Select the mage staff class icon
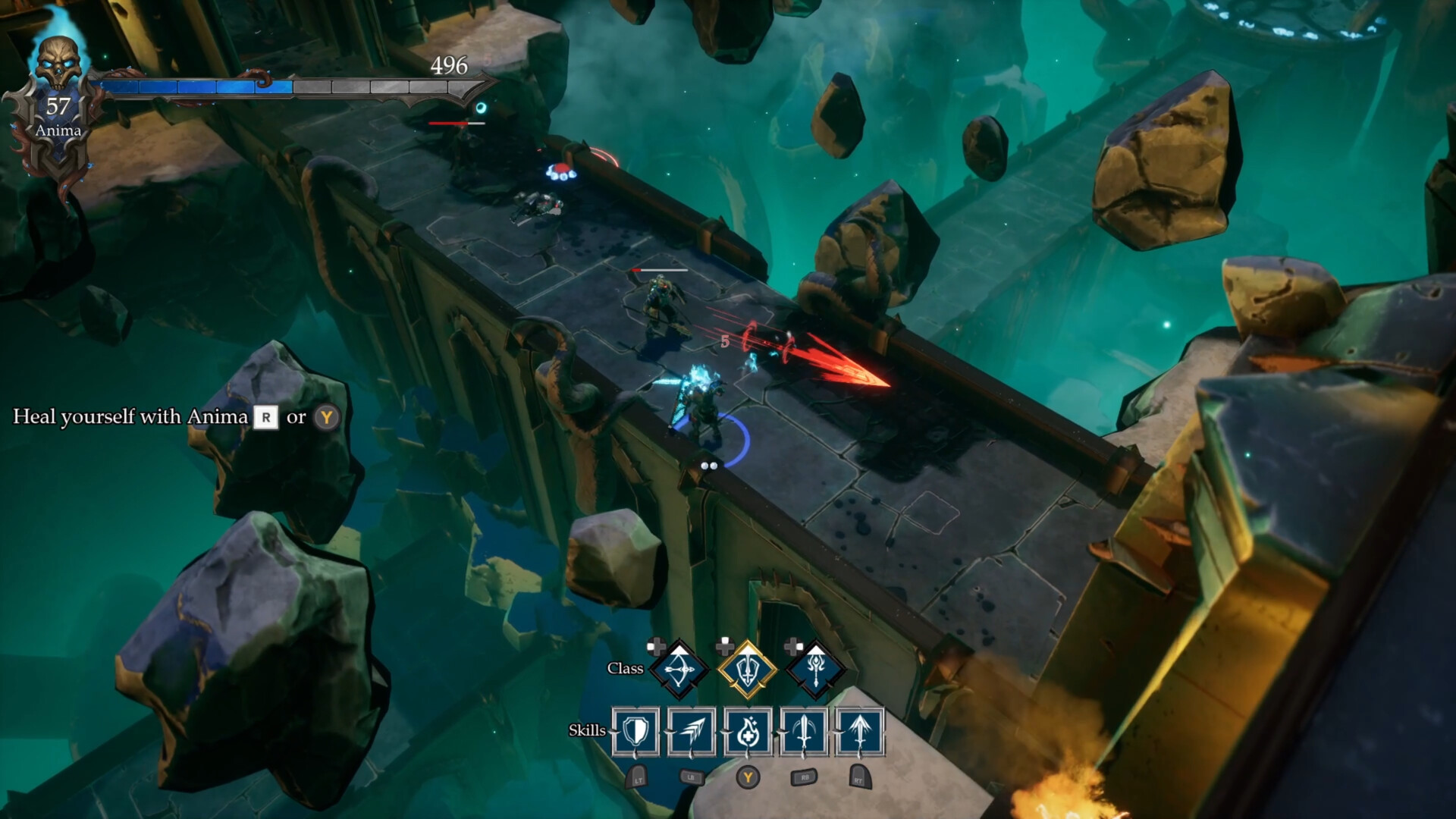 pos(815,668)
